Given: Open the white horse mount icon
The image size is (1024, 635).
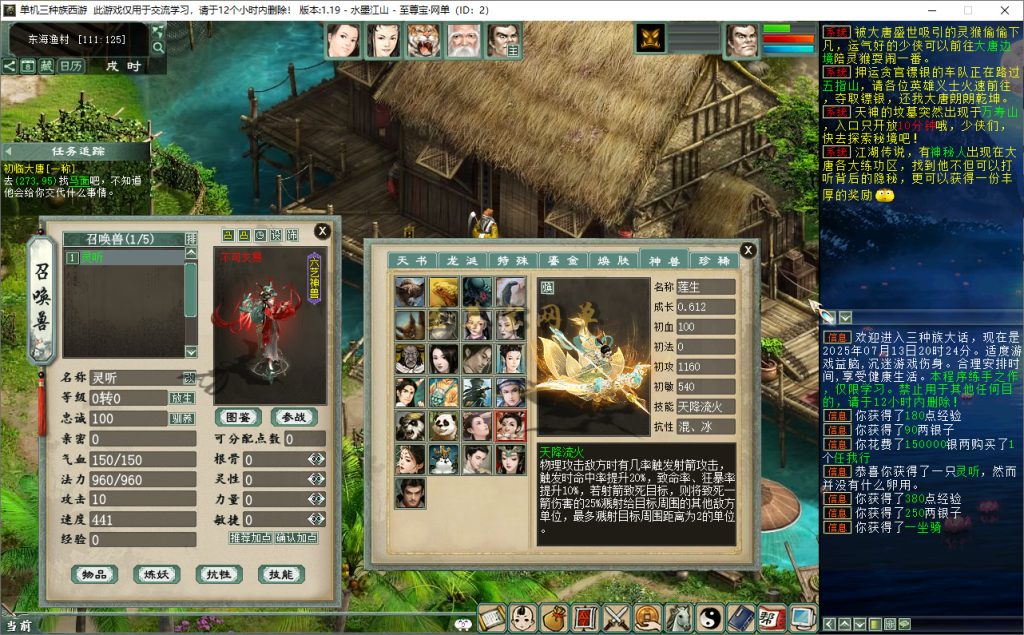Looking at the screenshot, I should [x=678, y=618].
